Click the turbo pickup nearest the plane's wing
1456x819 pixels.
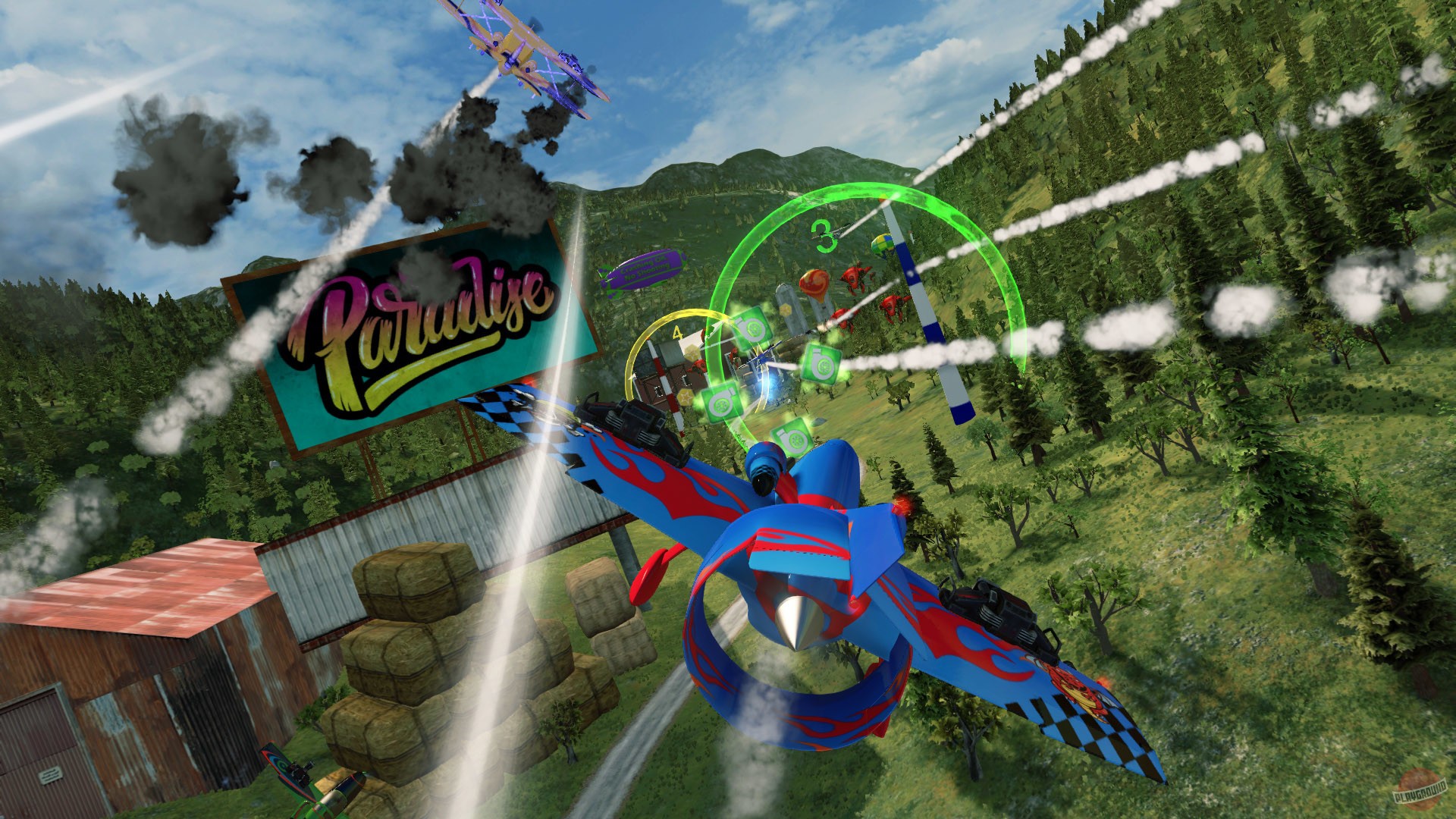click(x=791, y=439)
